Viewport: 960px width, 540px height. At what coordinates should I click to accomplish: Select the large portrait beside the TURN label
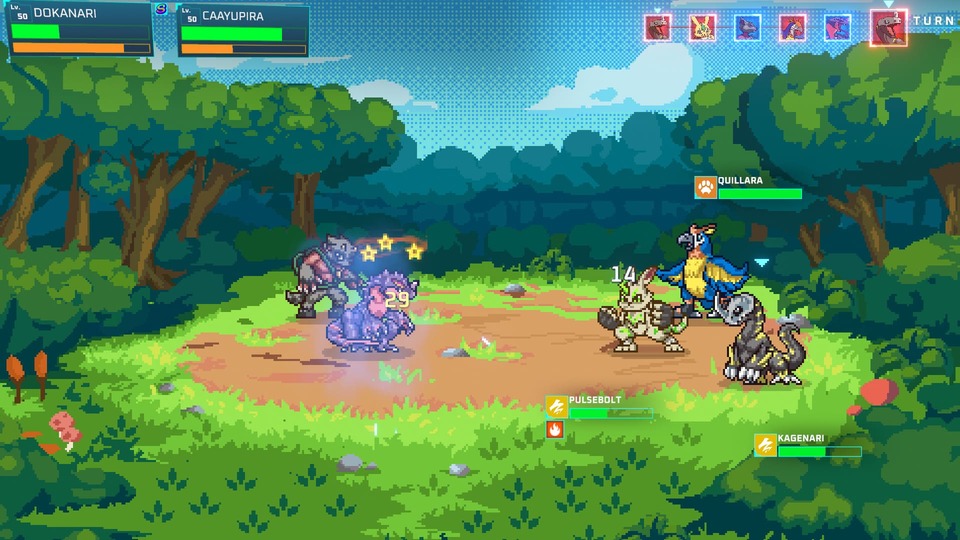pyautogui.click(x=888, y=27)
